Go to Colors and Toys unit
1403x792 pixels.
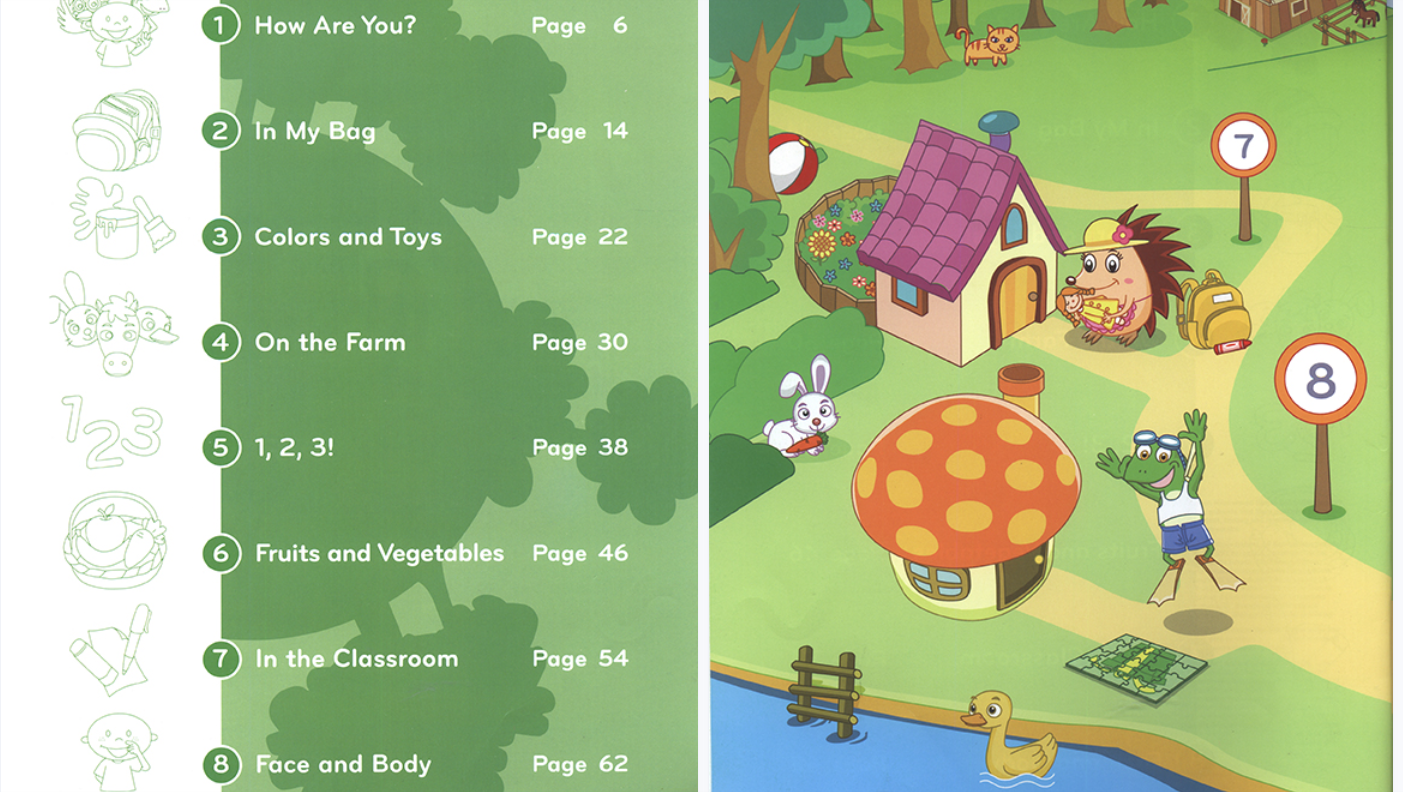coord(347,237)
